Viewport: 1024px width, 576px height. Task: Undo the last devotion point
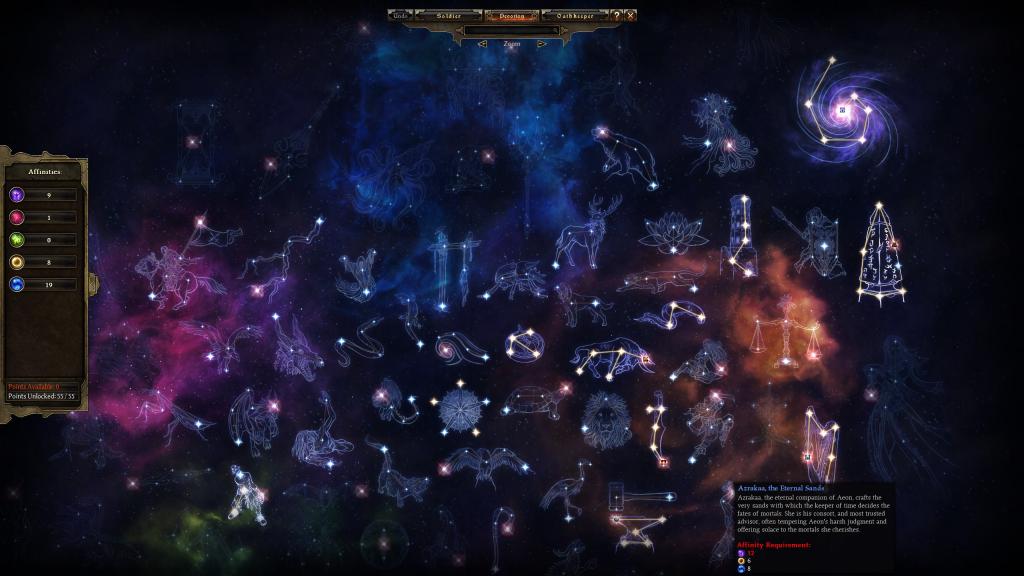pos(400,15)
